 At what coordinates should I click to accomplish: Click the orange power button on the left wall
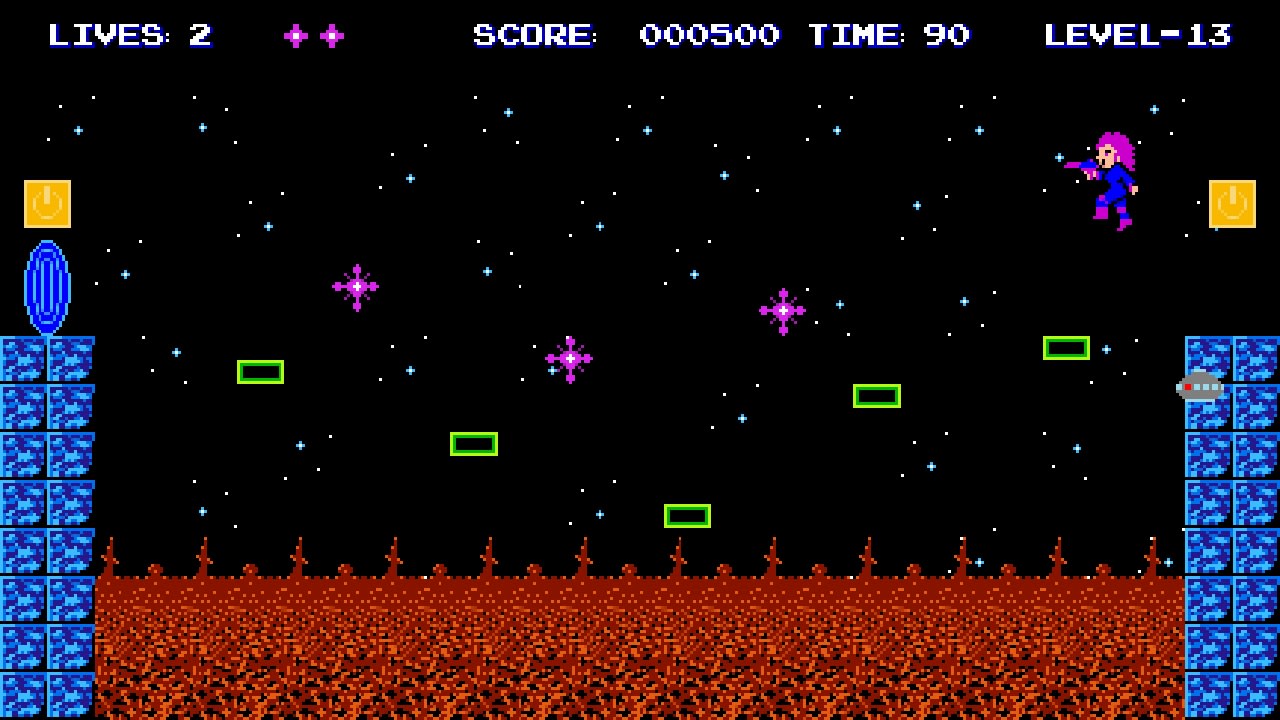(47, 203)
